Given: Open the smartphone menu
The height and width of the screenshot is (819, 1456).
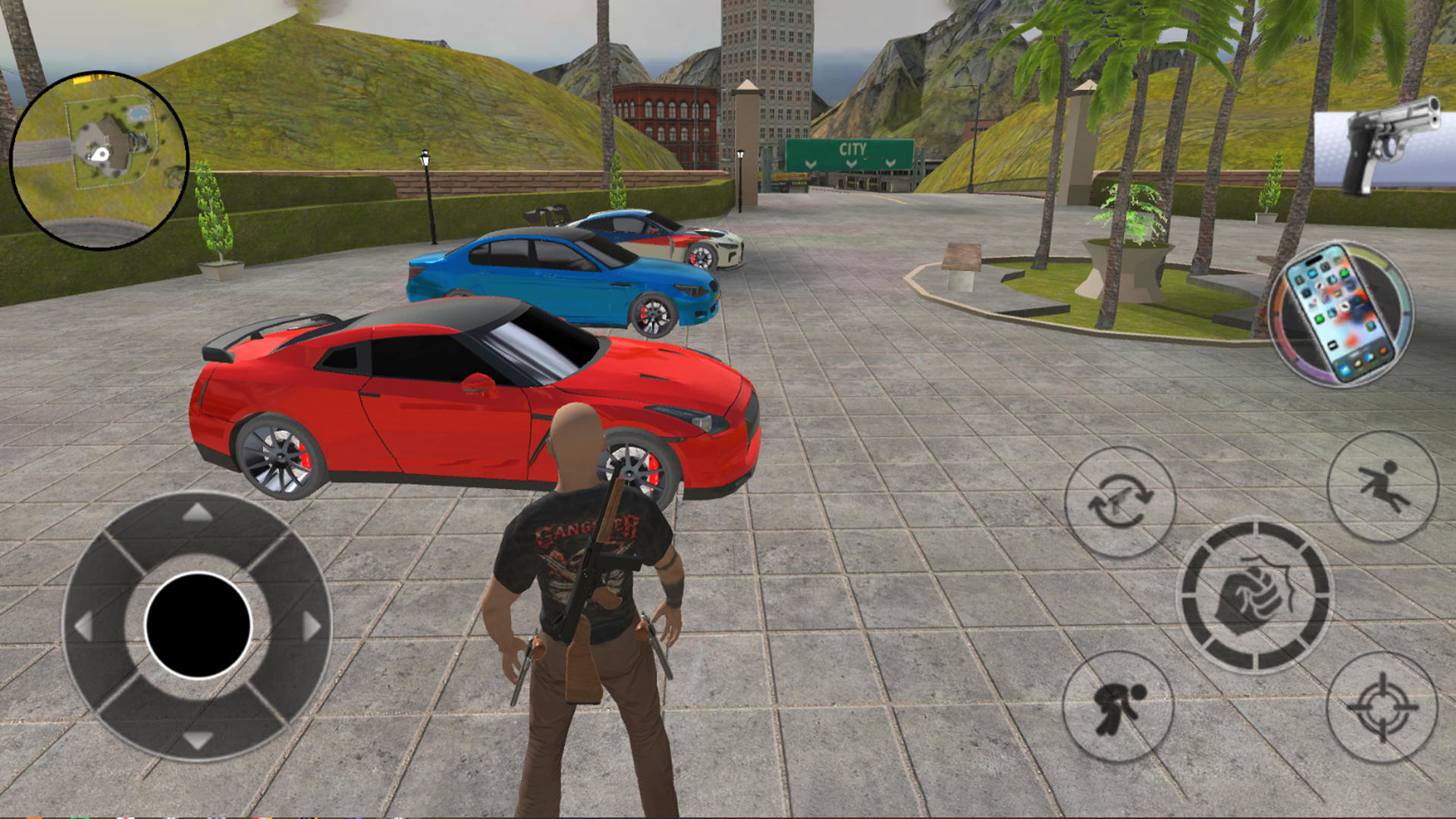Looking at the screenshot, I should pos(1341,314).
